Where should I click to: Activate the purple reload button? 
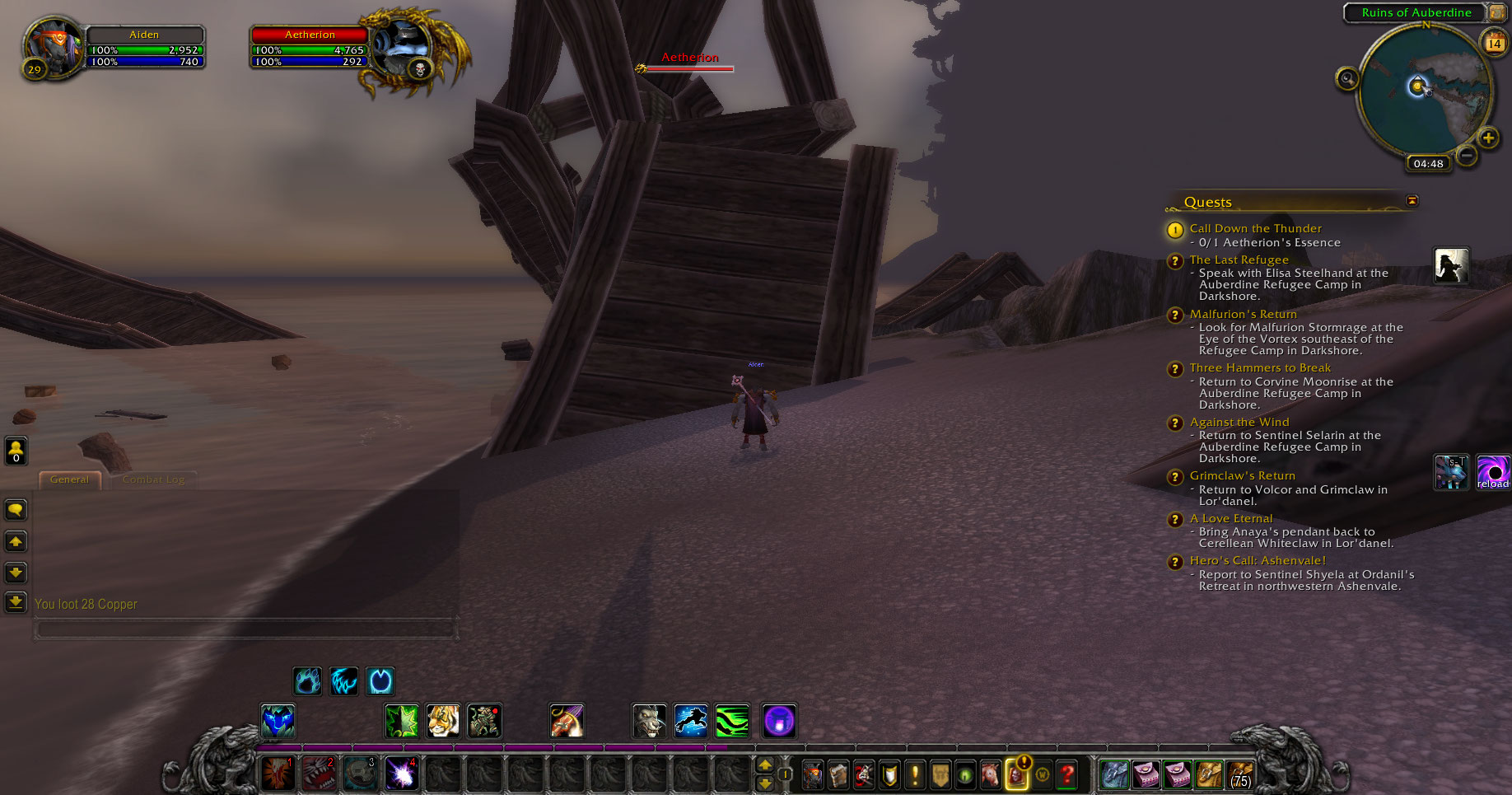(x=1493, y=472)
